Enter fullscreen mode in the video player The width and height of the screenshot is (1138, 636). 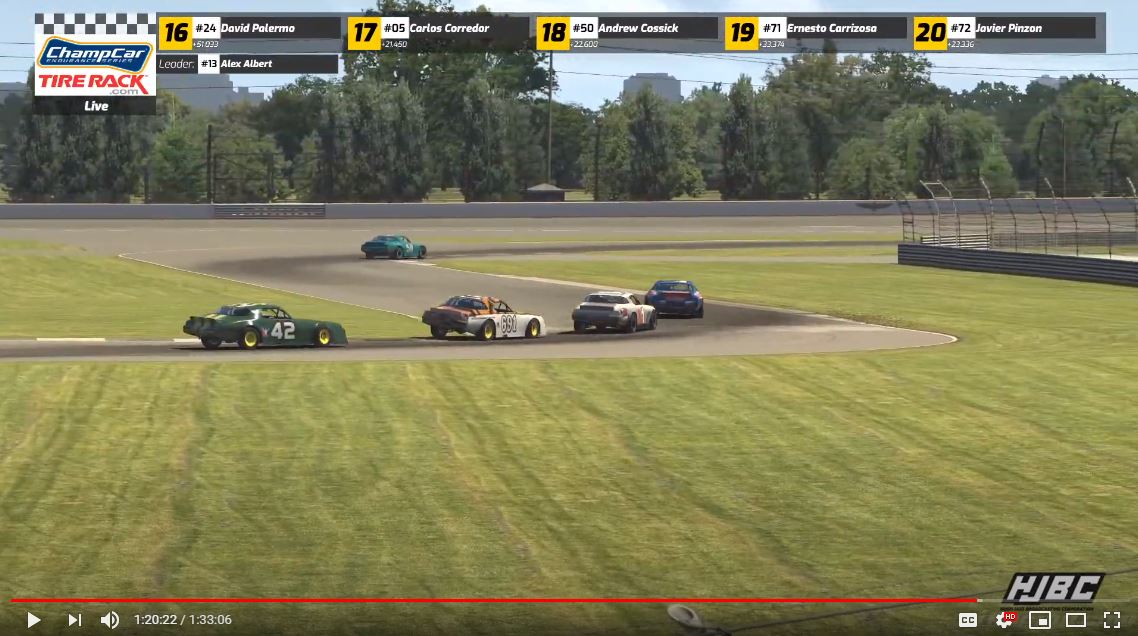(x=1111, y=620)
